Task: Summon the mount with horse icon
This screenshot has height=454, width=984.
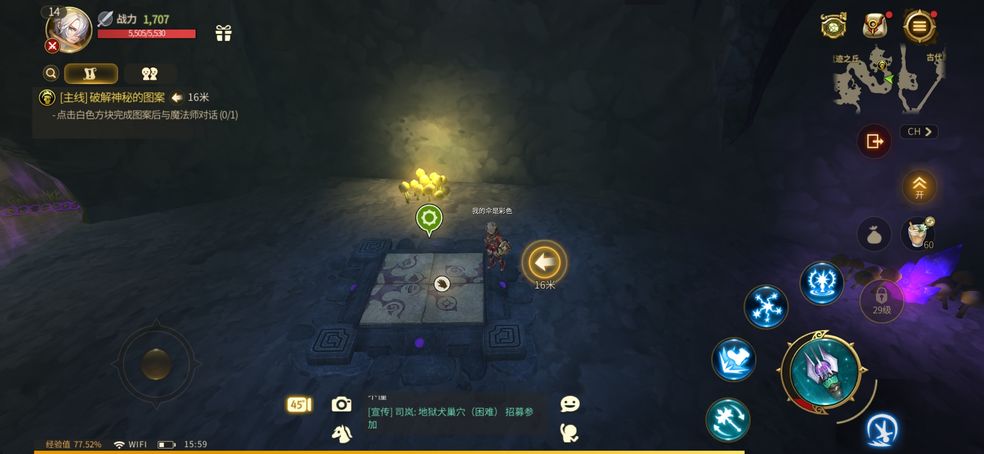Action: 341,433
